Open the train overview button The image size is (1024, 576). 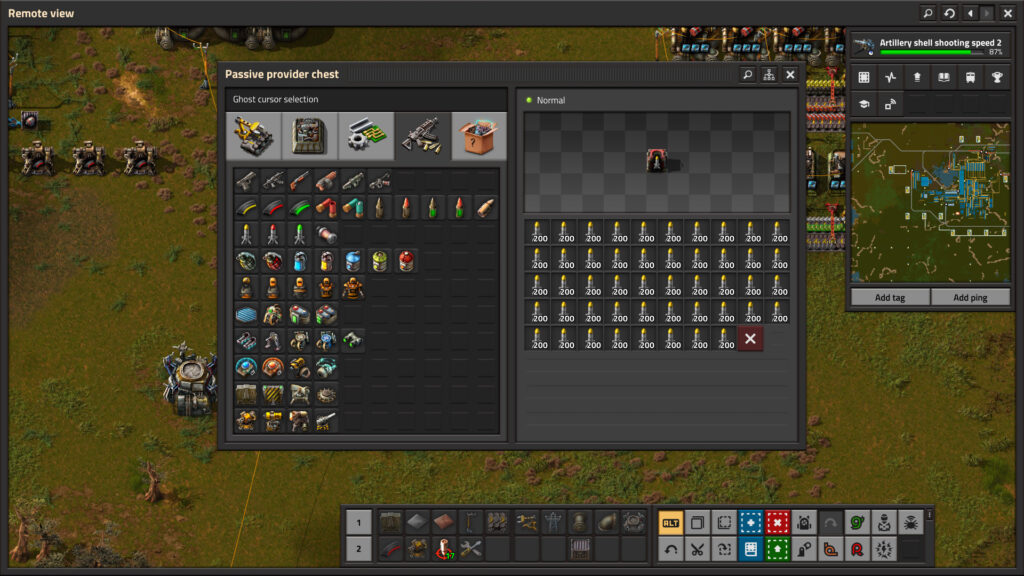pyautogui.click(x=970, y=77)
